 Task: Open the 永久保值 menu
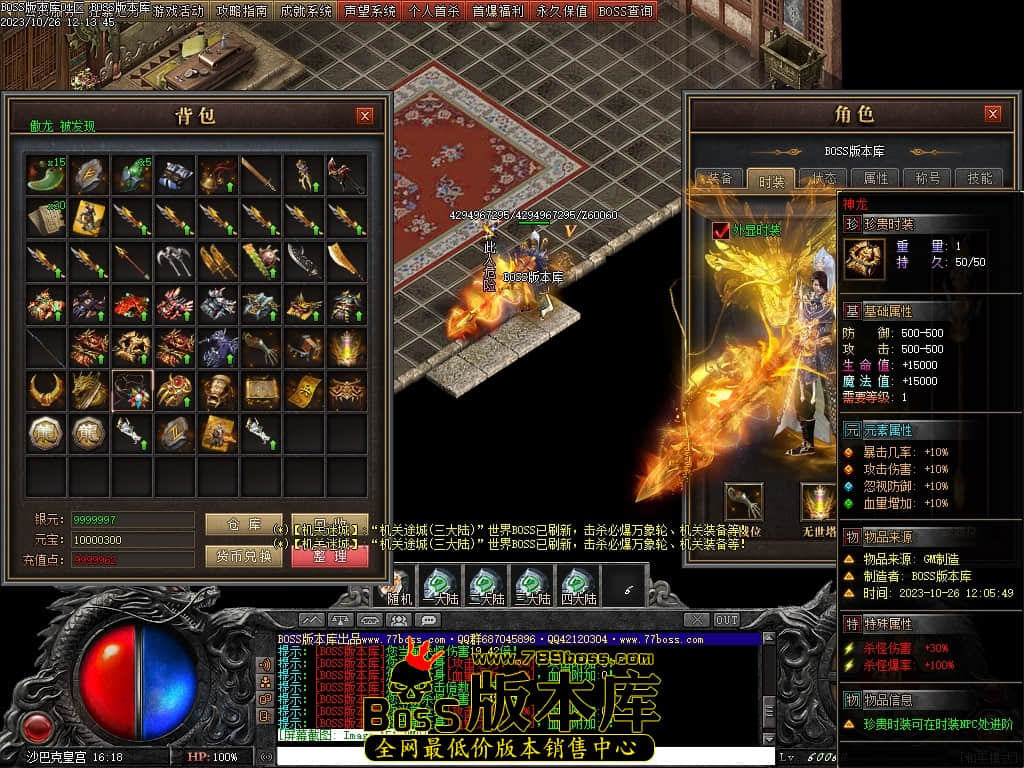(x=562, y=12)
